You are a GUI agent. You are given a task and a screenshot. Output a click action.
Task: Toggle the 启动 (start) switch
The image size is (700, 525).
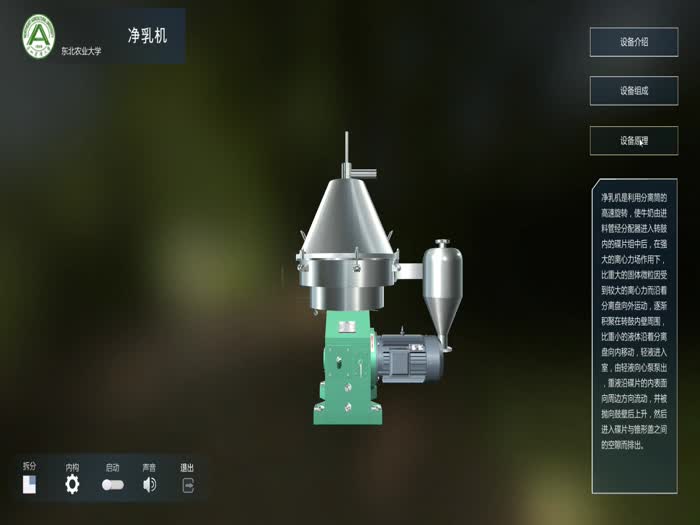(112, 485)
